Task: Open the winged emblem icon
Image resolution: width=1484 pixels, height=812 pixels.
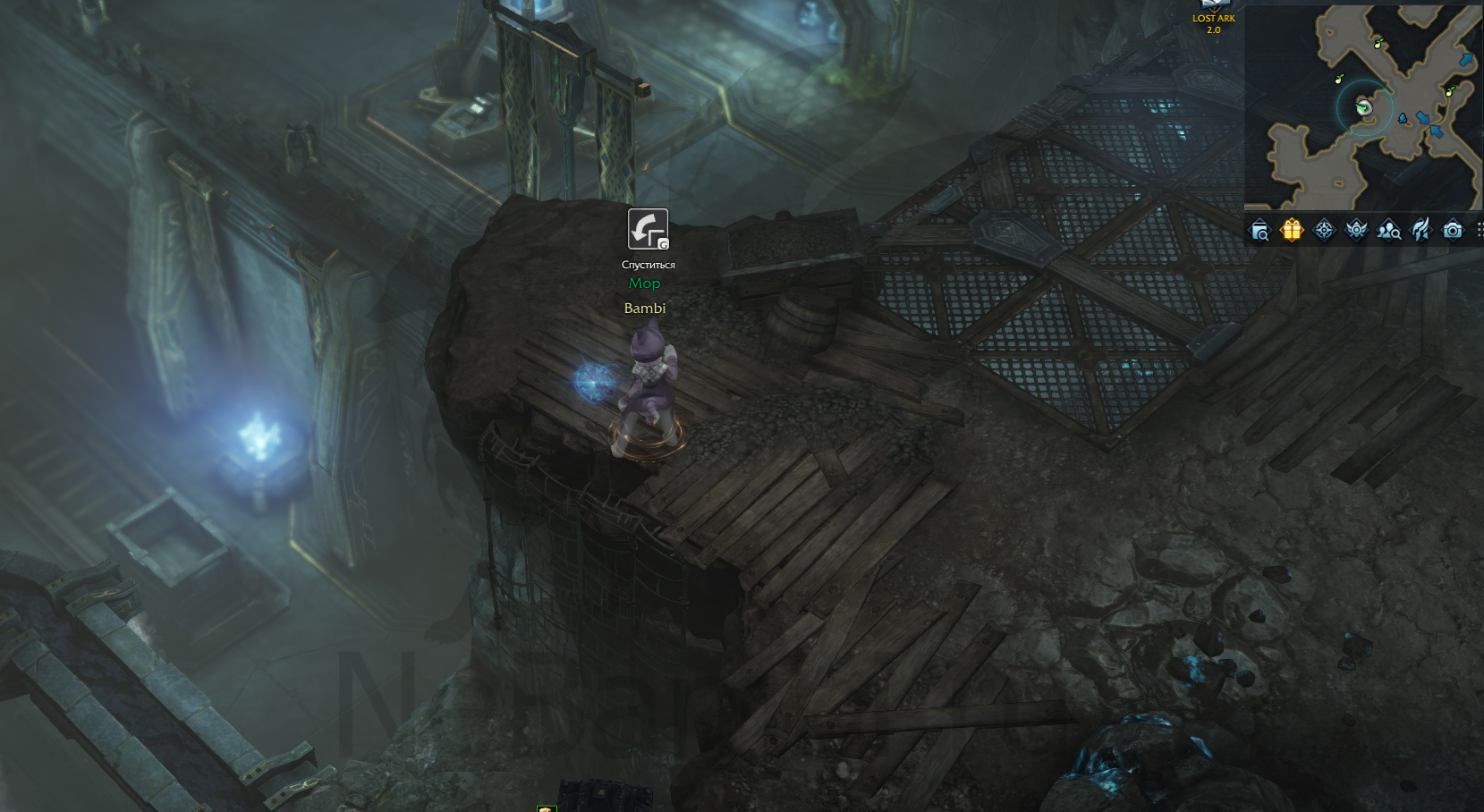Action: click(1356, 231)
